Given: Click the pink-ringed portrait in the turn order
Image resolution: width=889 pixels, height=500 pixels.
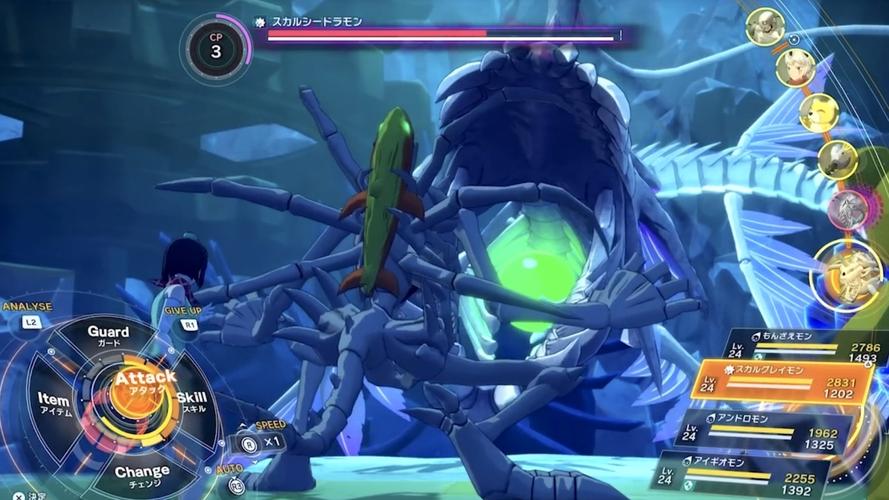Looking at the screenshot, I should (847, 209).
